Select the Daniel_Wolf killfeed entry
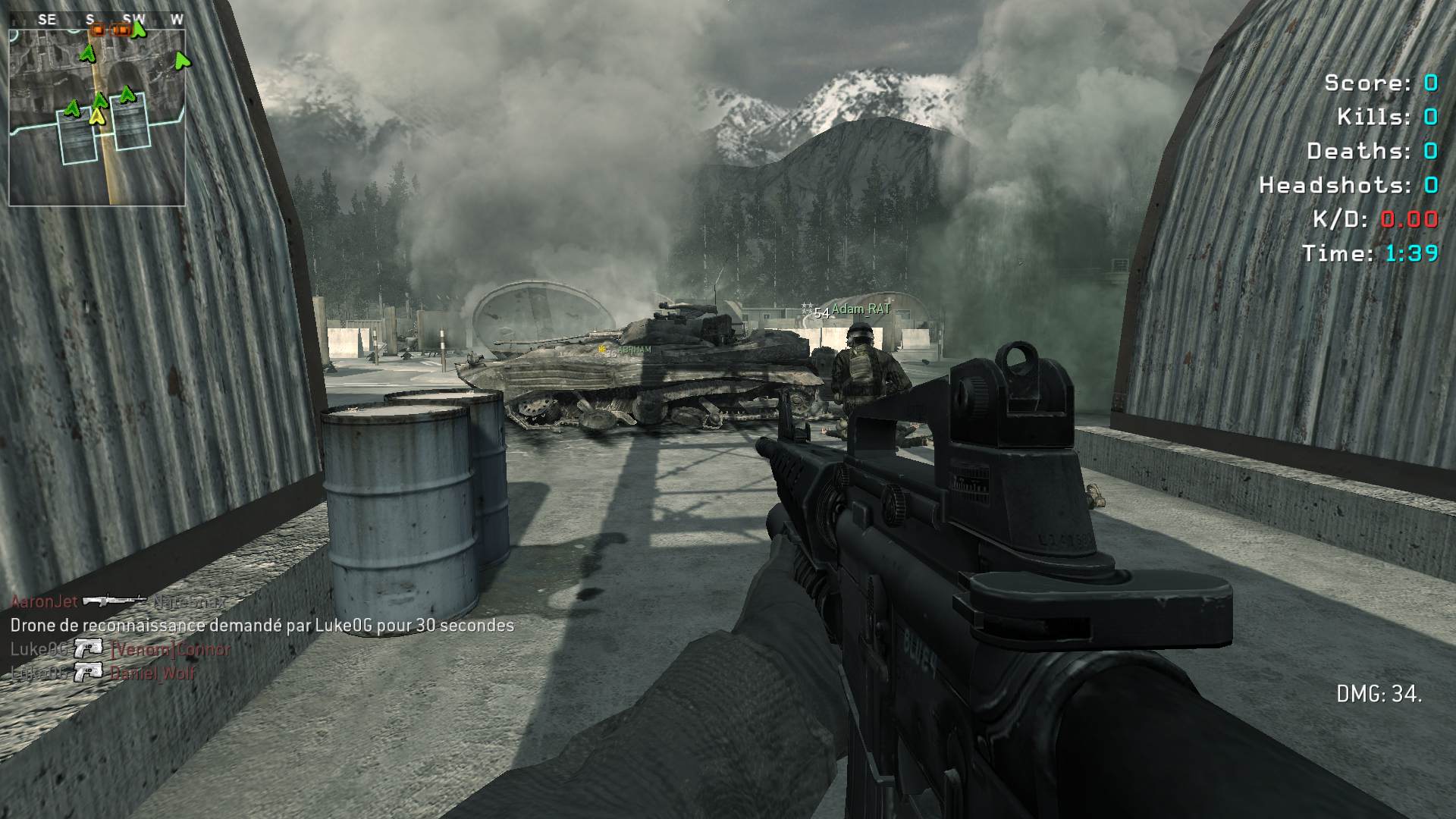 coord(152,673)
